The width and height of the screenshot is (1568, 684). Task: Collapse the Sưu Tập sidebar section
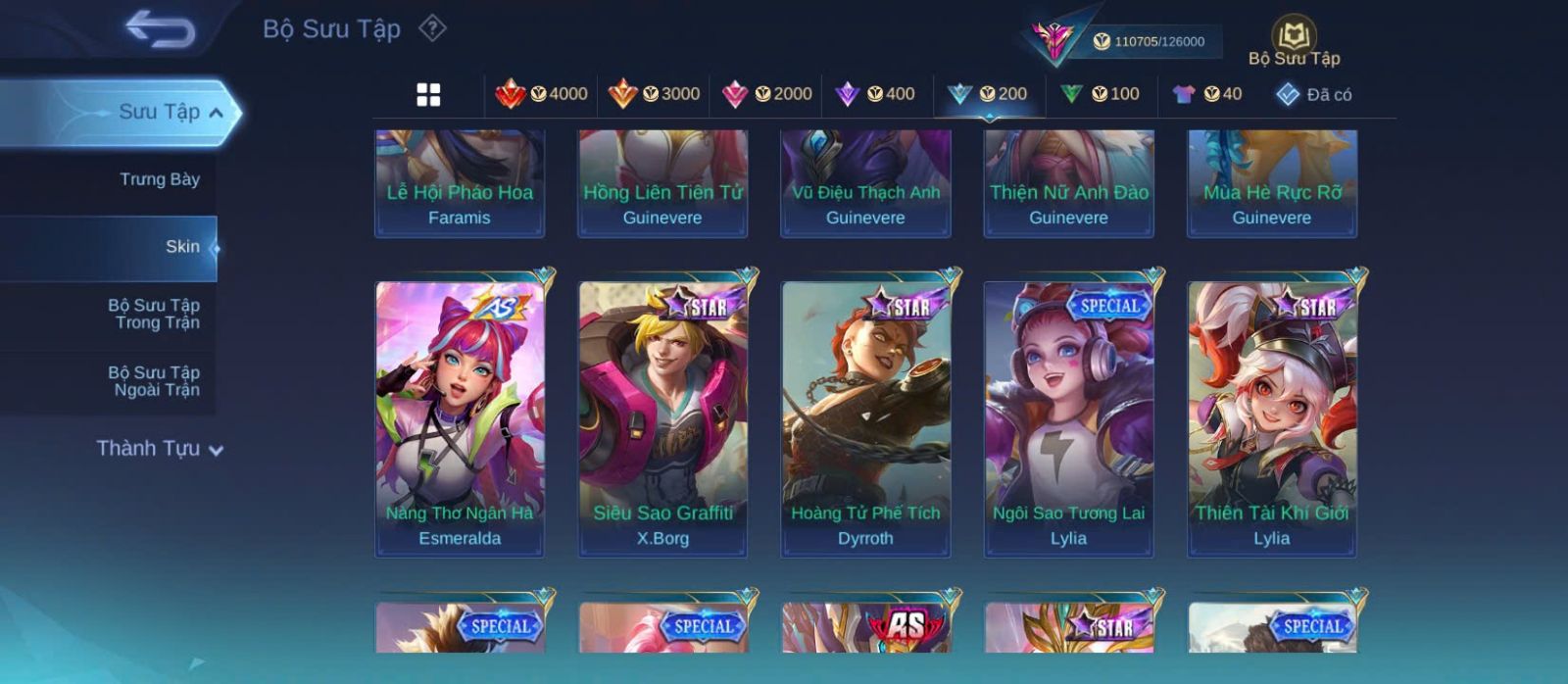click(x=216, y=113)
